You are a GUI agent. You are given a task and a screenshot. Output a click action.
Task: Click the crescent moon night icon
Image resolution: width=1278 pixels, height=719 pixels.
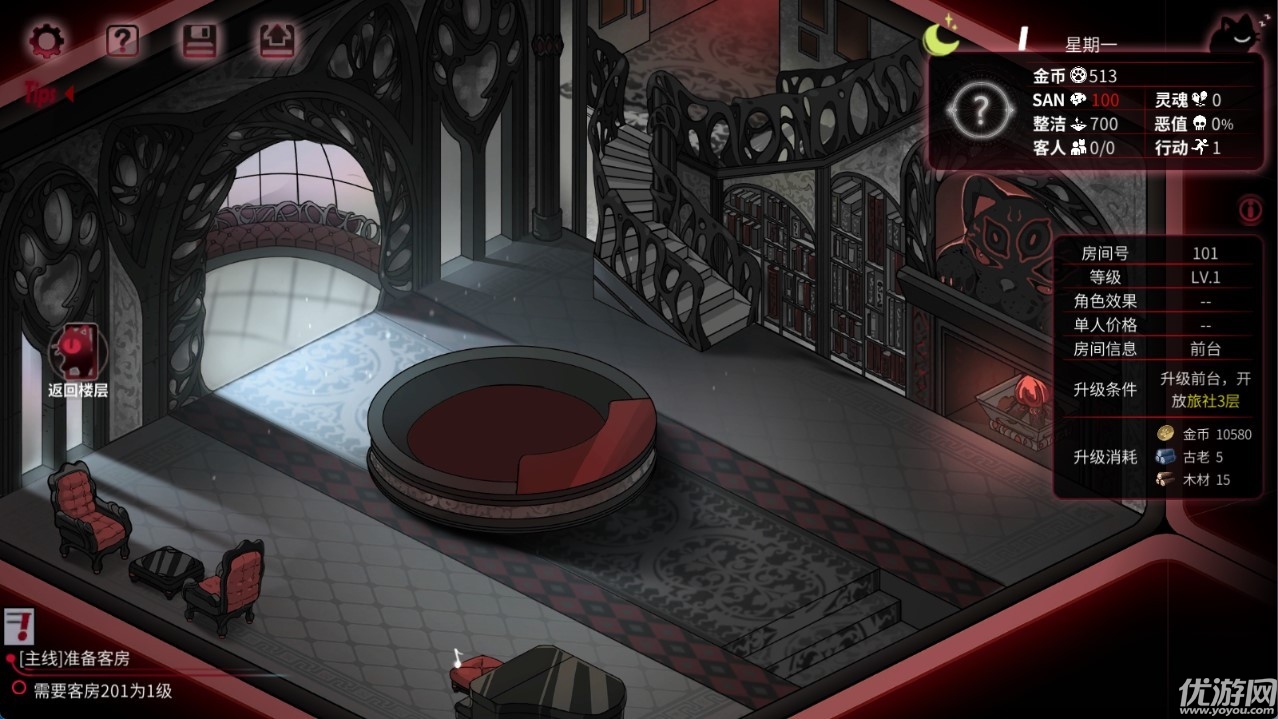pyautogui.click(x=941, y=39)
